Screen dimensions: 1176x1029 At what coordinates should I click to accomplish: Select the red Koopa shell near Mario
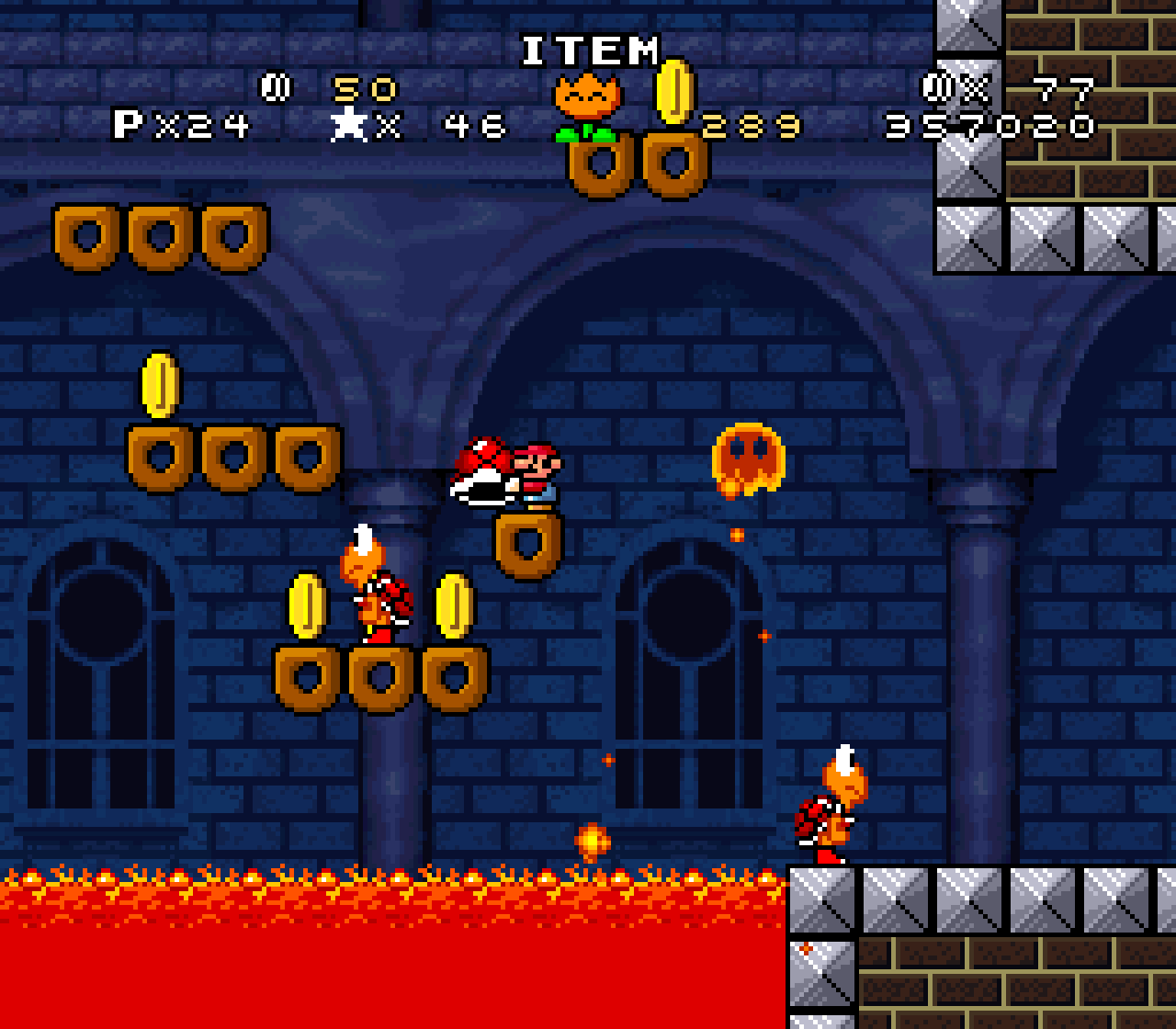click(485, 478)
